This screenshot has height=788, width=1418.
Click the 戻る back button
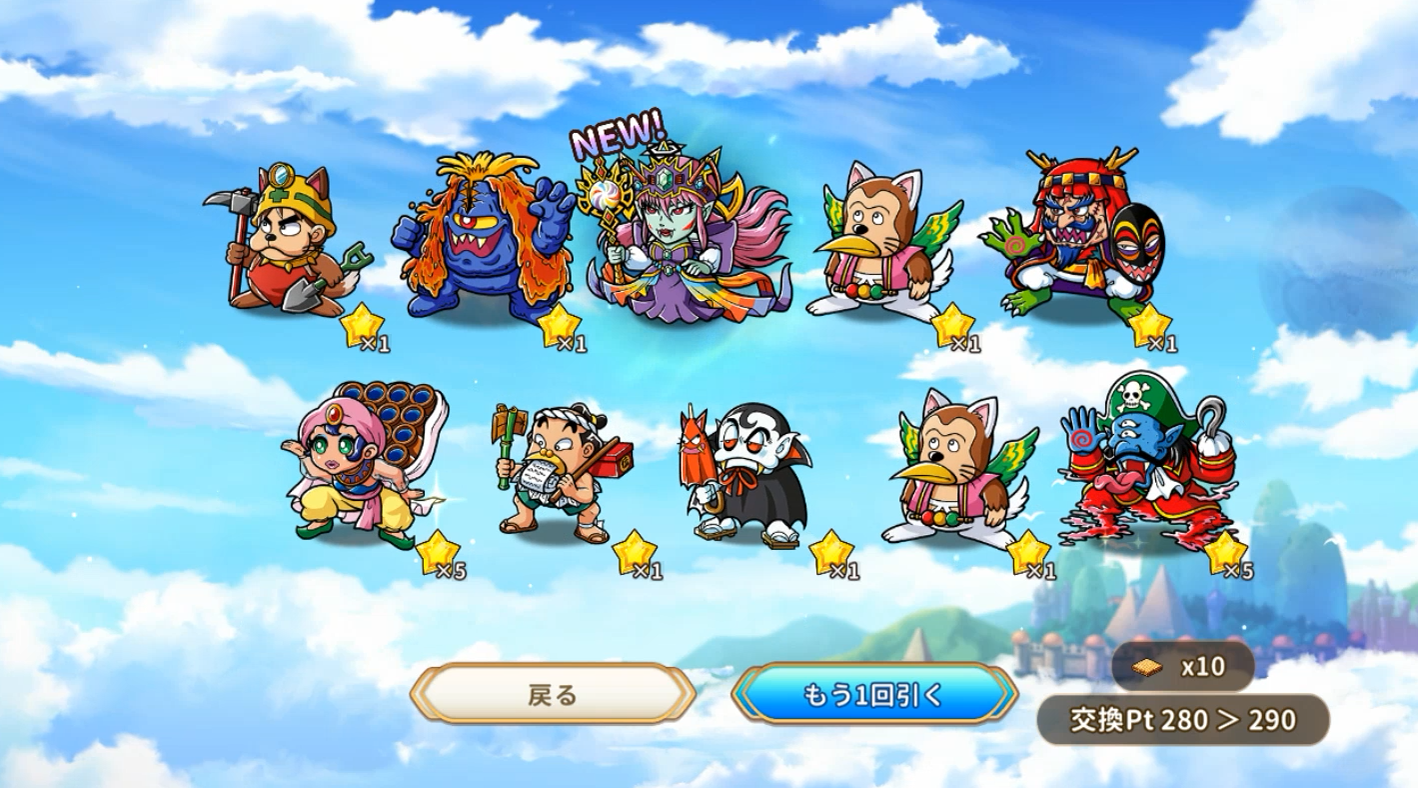(553, 695)
